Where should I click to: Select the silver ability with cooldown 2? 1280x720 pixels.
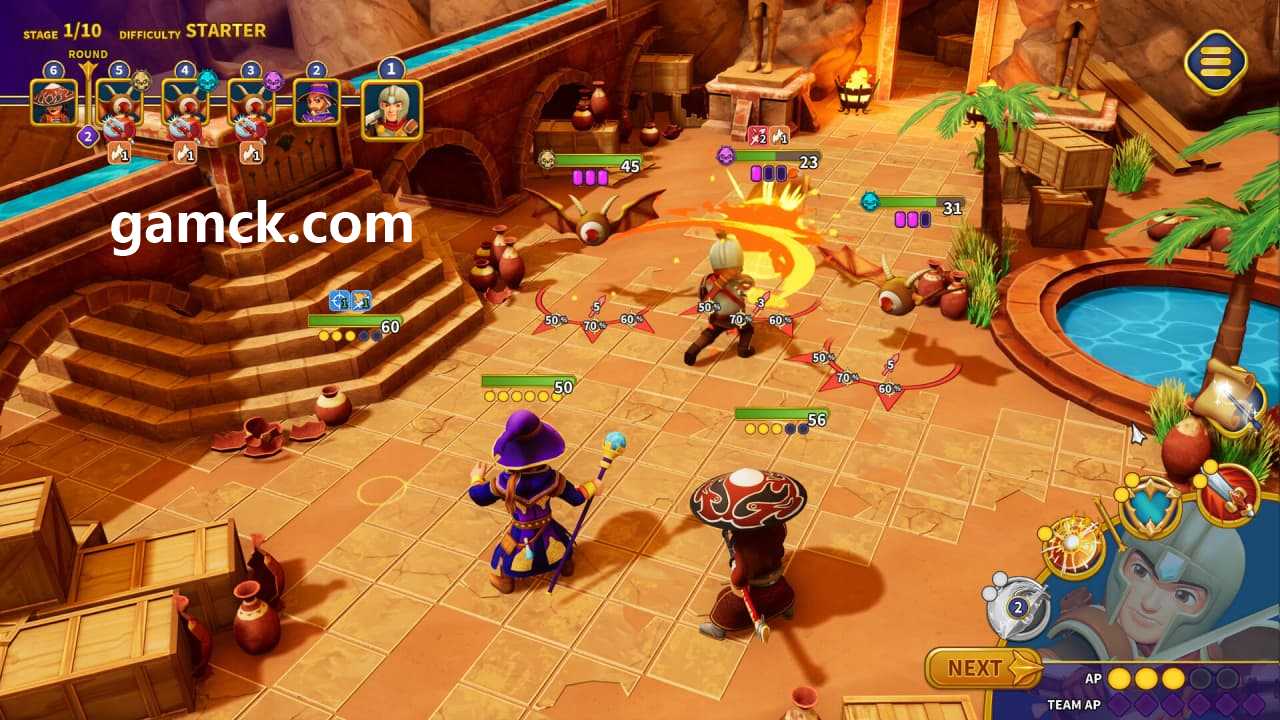1018,606
